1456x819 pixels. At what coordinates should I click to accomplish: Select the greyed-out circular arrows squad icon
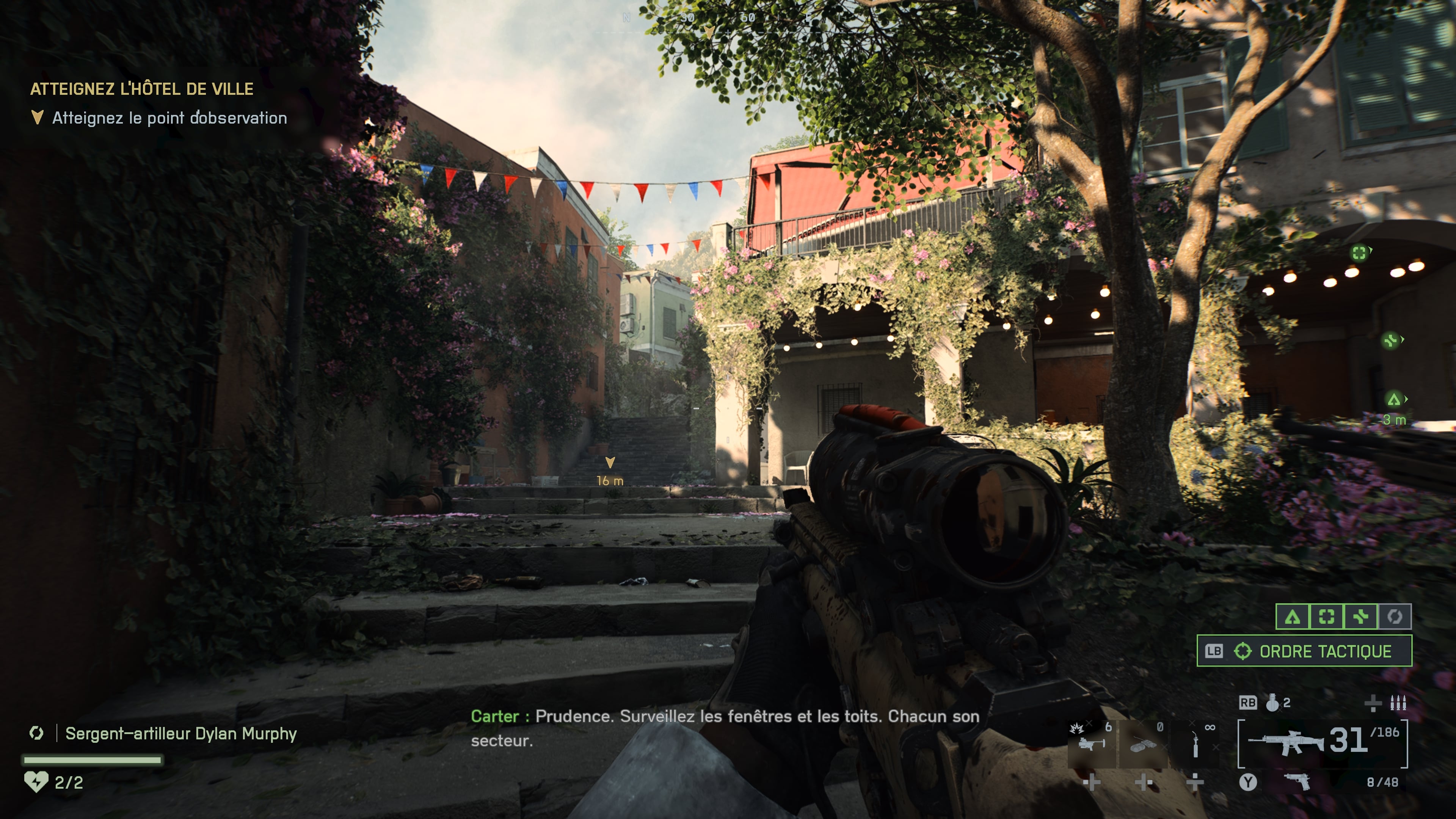pyautogui.click(x=1395, y=617)
